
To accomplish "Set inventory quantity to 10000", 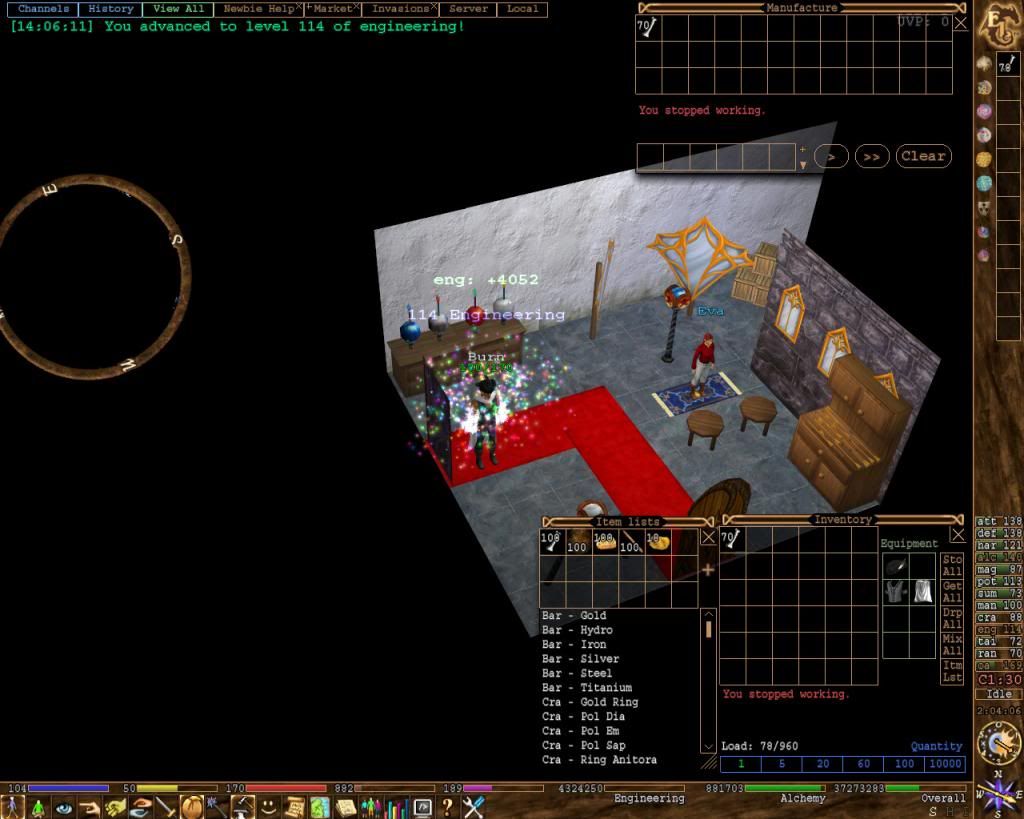I will coord(945,764).
